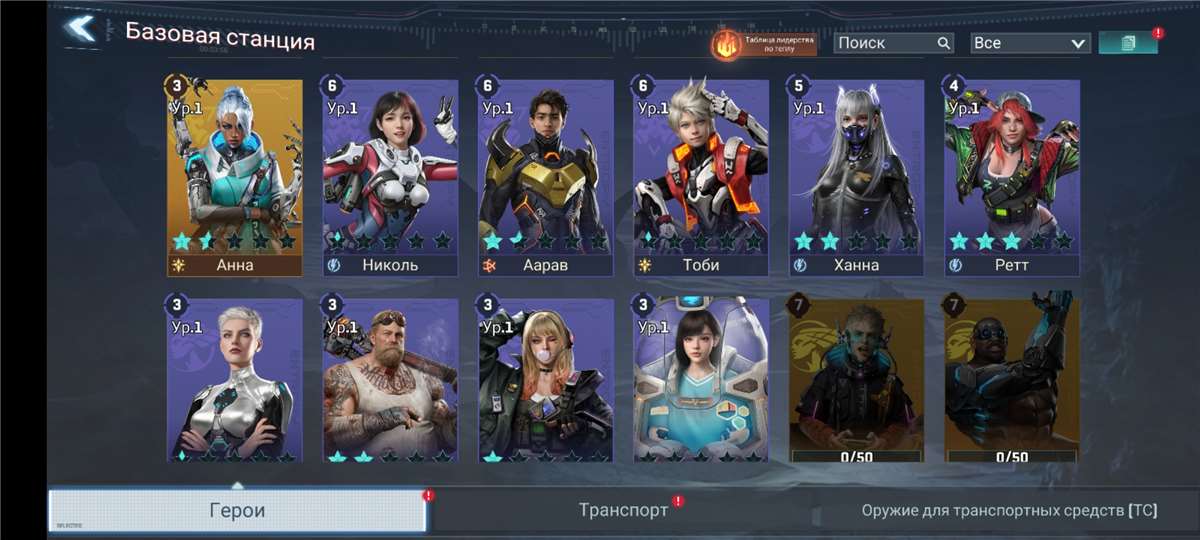This screenshot has height=540, width=1200.
Task: Pick the blonde girl blowing bubblegum card
Action: point(545,380)
